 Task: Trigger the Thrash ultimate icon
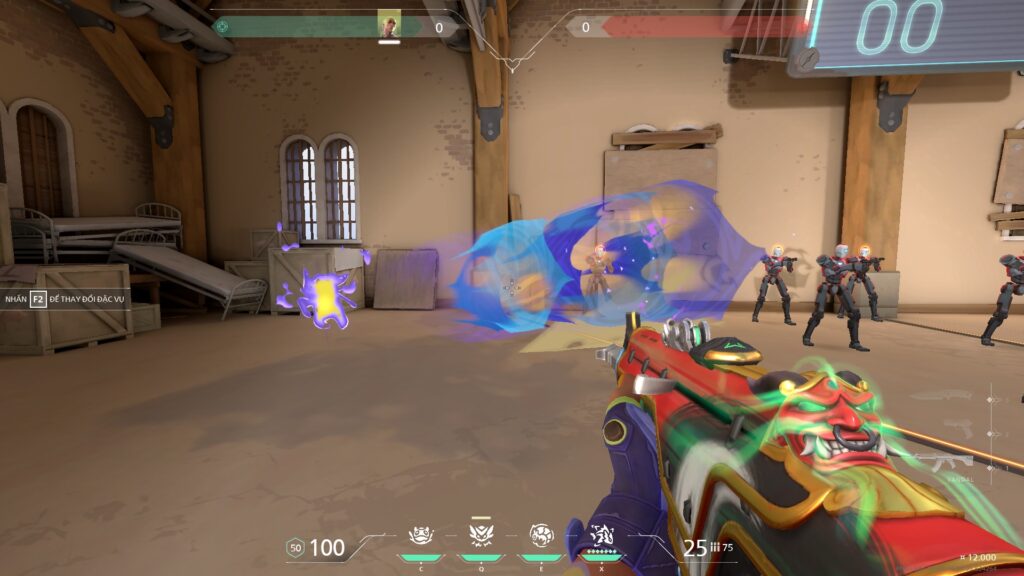(x=602, y=536)
